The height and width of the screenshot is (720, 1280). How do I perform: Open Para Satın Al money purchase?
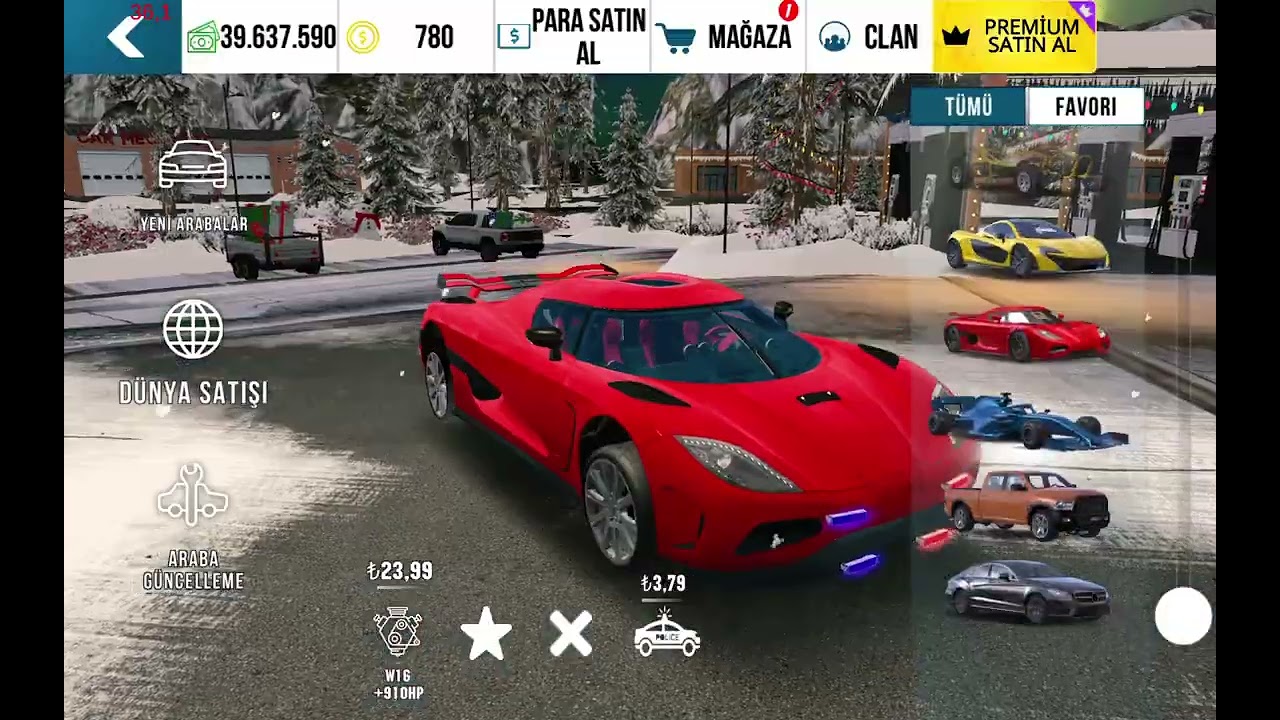(x=572, y=37)
